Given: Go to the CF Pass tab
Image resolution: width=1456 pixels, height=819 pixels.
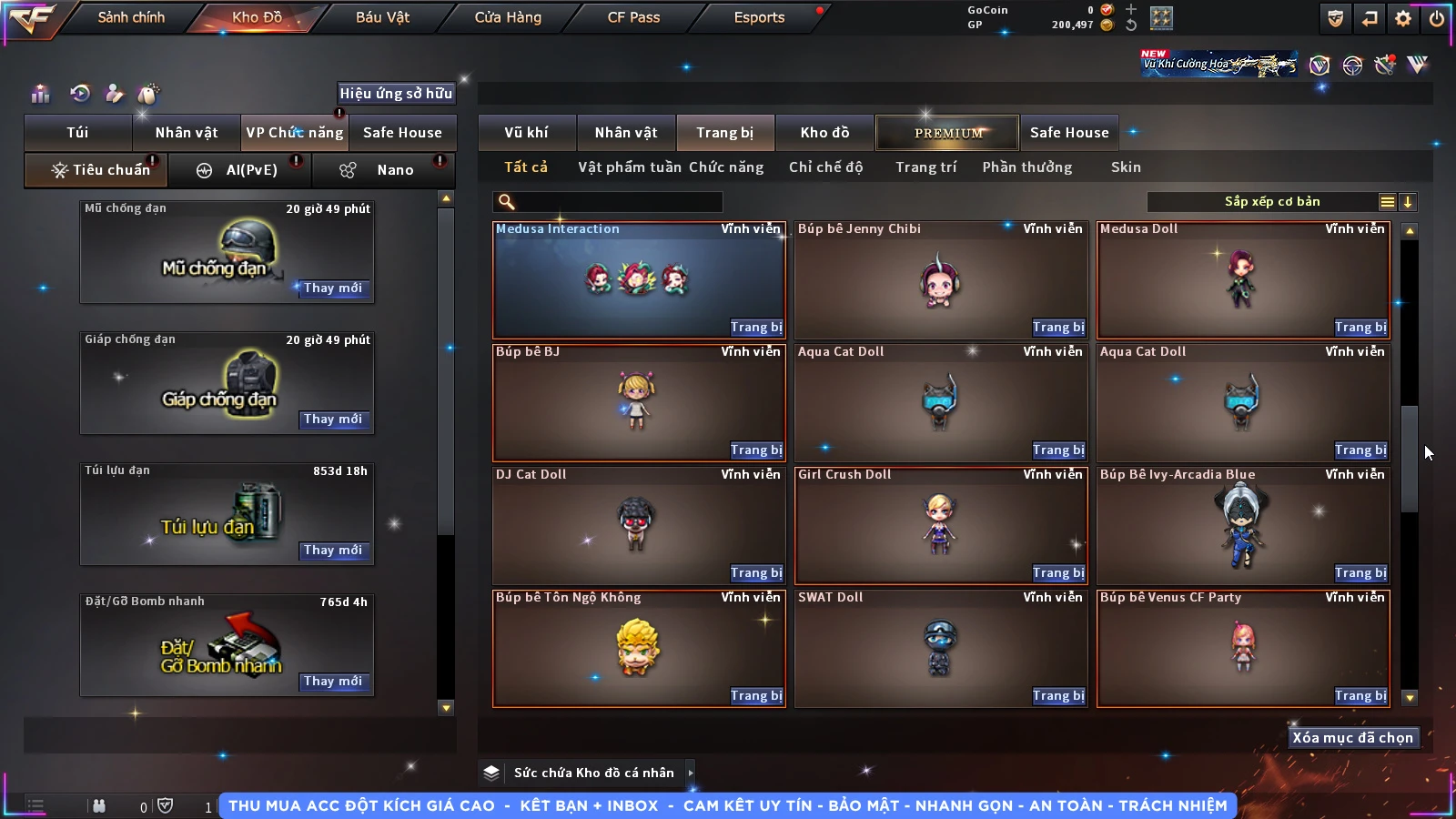Looking at the screenshot, I should 633,17.
